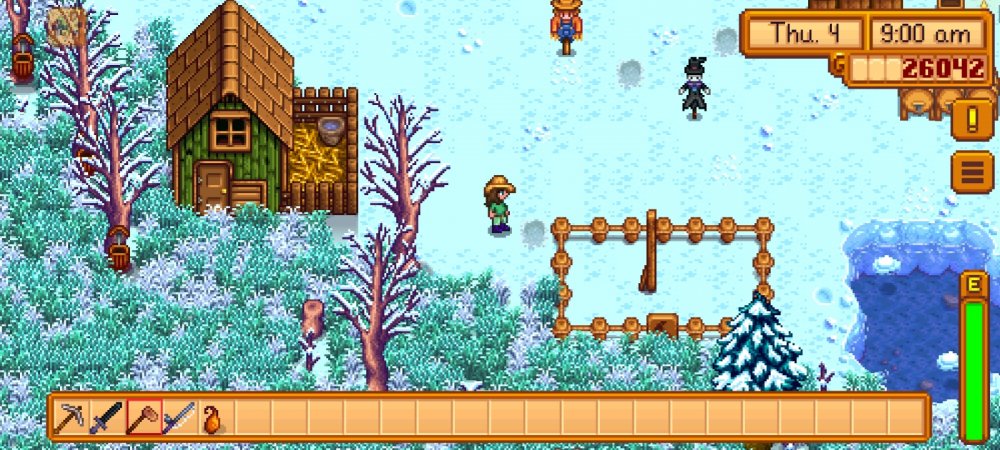
Task: Open the game menu with three lines
Action: point(971,172)
